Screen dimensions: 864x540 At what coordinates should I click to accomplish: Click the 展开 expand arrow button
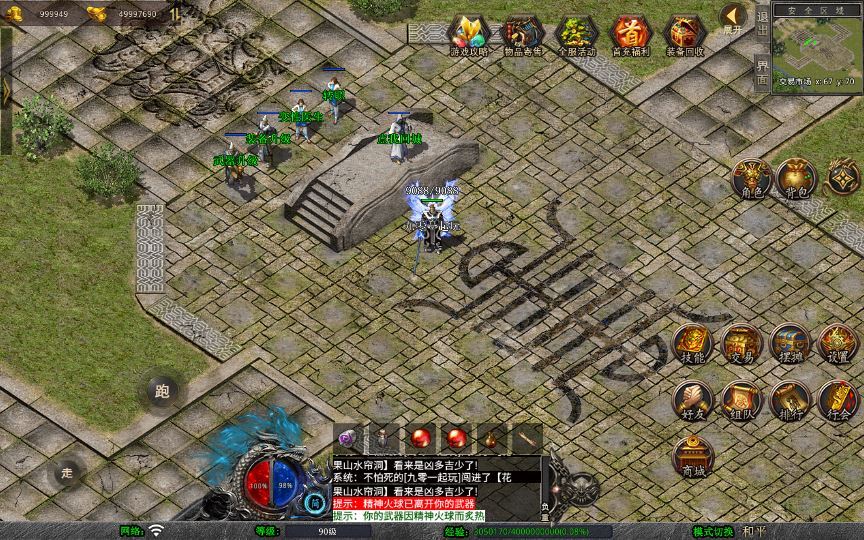733,18
